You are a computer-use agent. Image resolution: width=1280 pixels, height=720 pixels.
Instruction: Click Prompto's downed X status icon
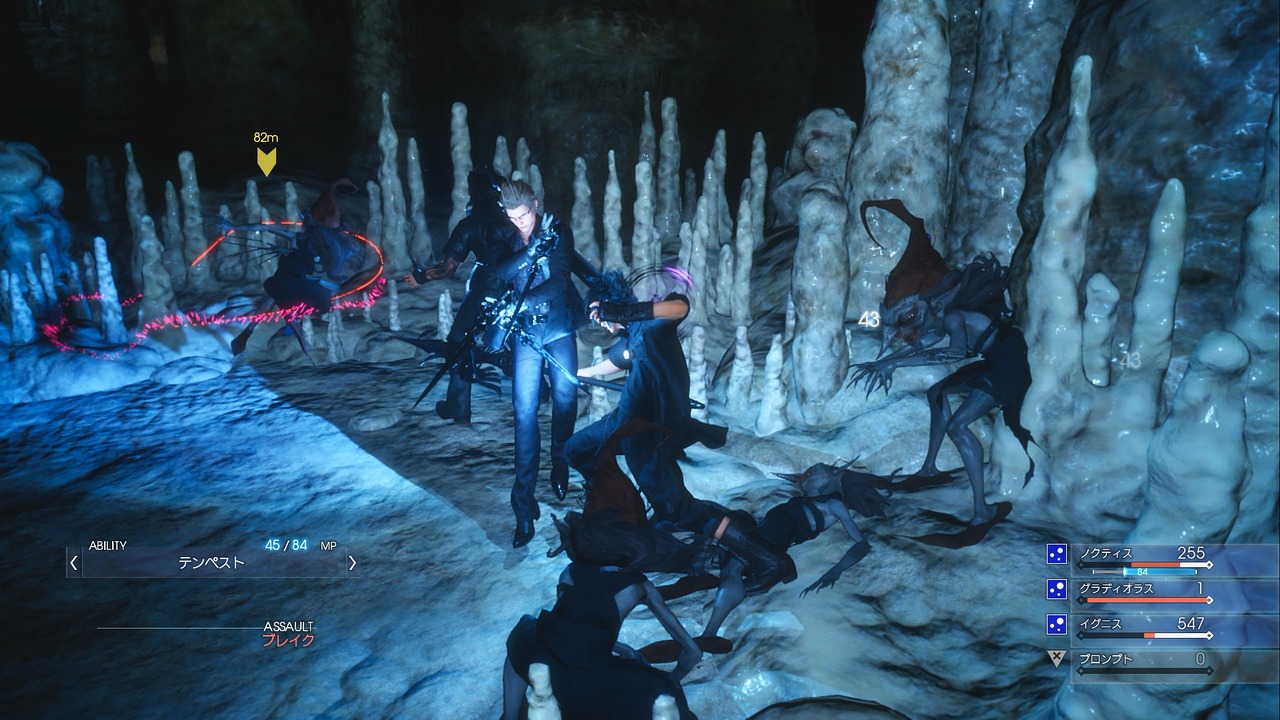click(x=1056, y=659)
